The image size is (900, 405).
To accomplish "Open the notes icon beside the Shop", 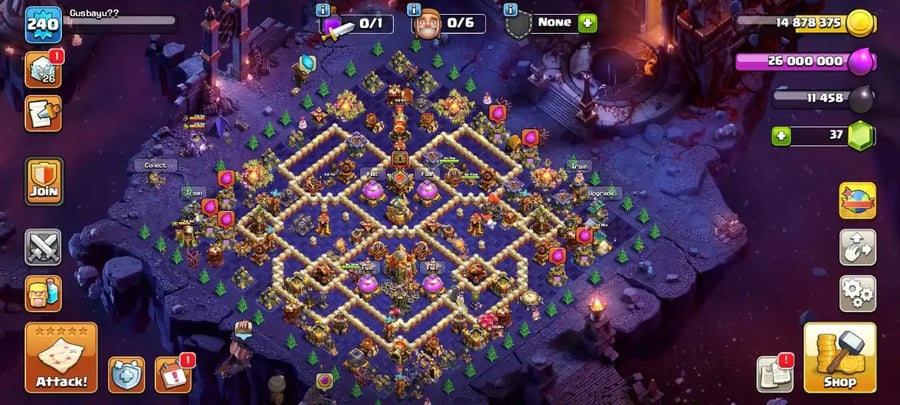I will tap(774, 374).
